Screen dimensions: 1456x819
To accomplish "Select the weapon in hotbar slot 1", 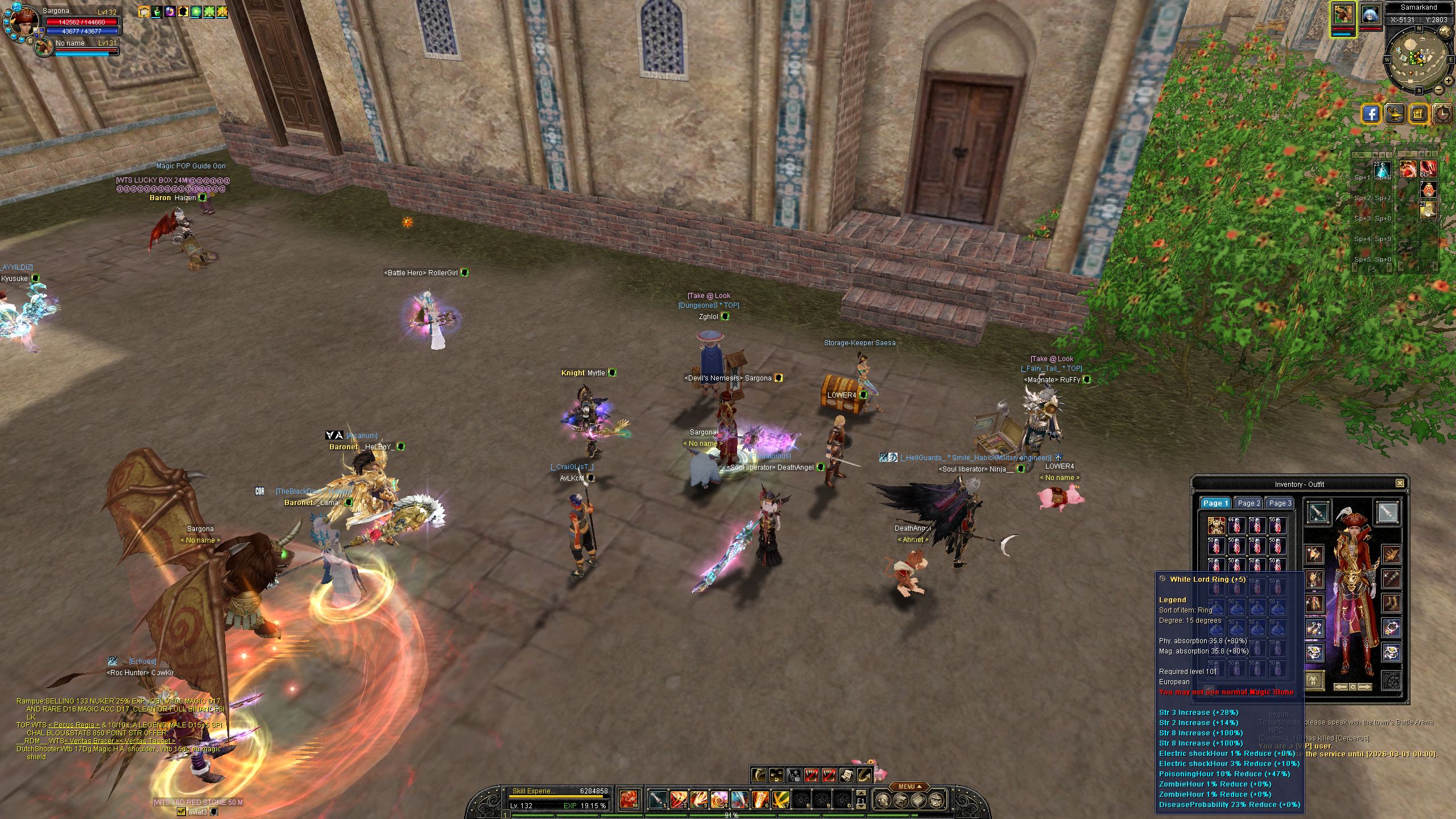I will [x=657, y=800].
